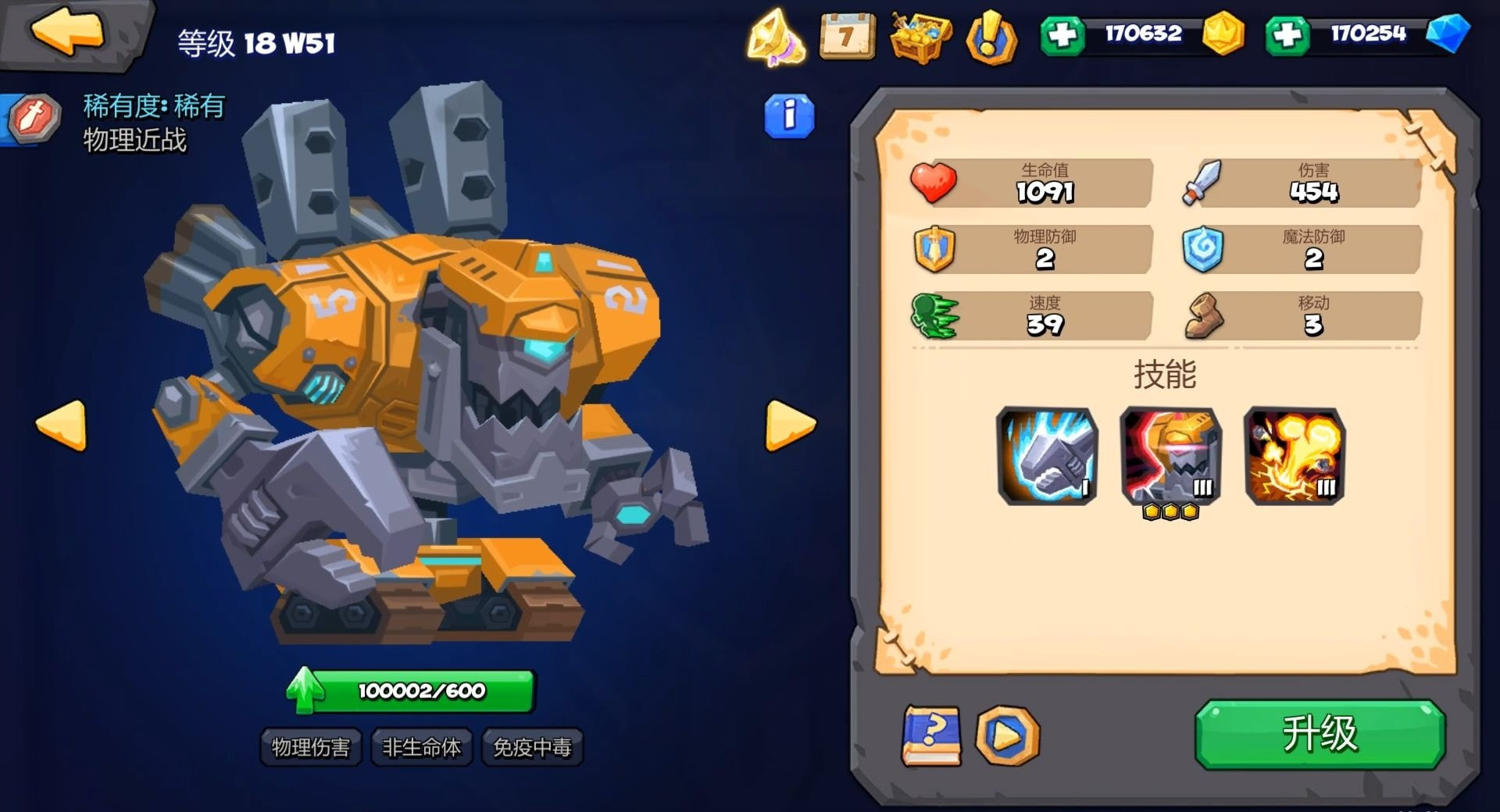1500x812 pixels.
Task: Select the wrench strike skill icon
Action: click(x=1047, y=455)
